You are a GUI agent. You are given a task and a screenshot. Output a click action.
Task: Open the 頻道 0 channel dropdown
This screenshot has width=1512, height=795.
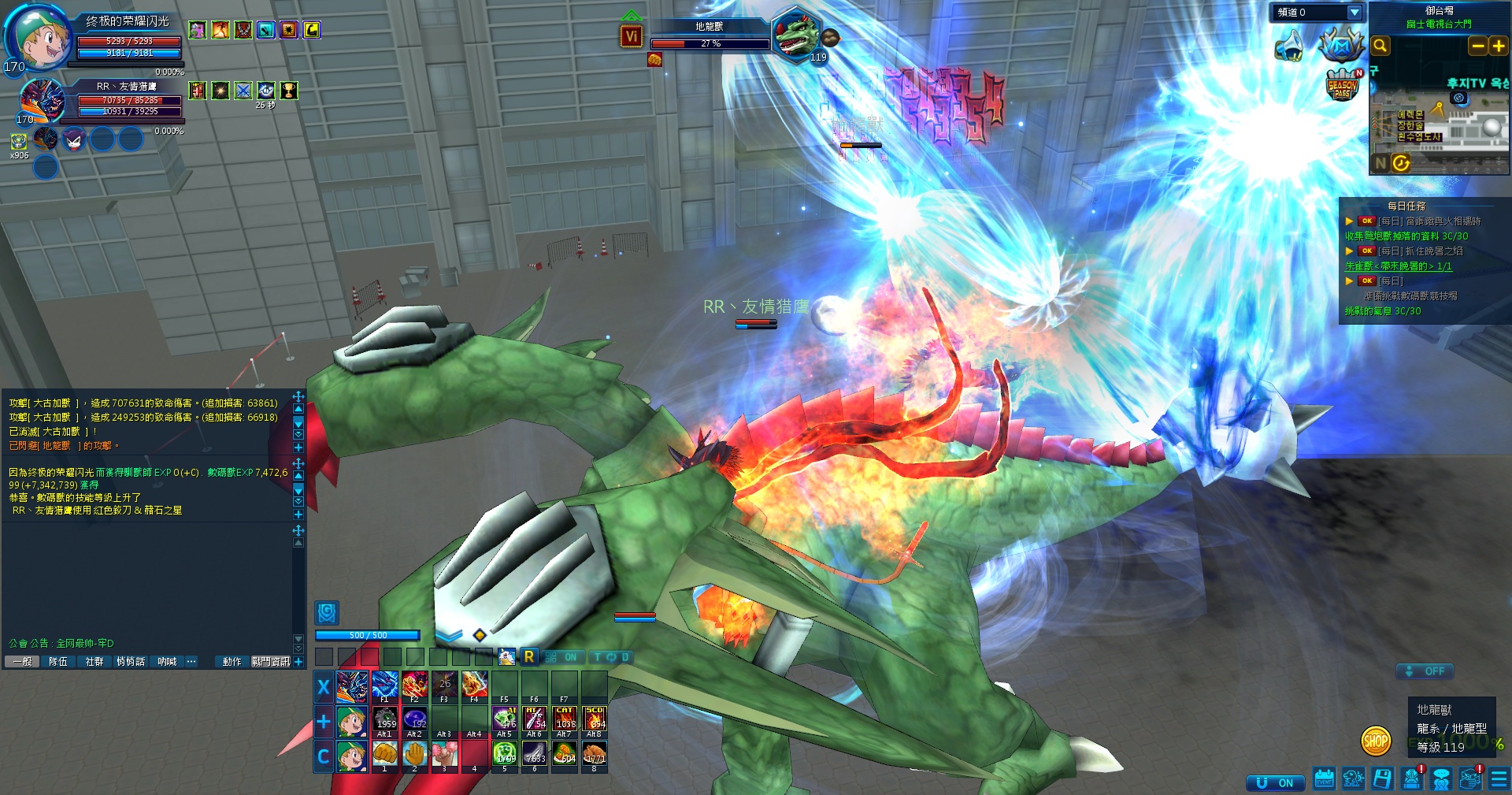coord(1354,13)
